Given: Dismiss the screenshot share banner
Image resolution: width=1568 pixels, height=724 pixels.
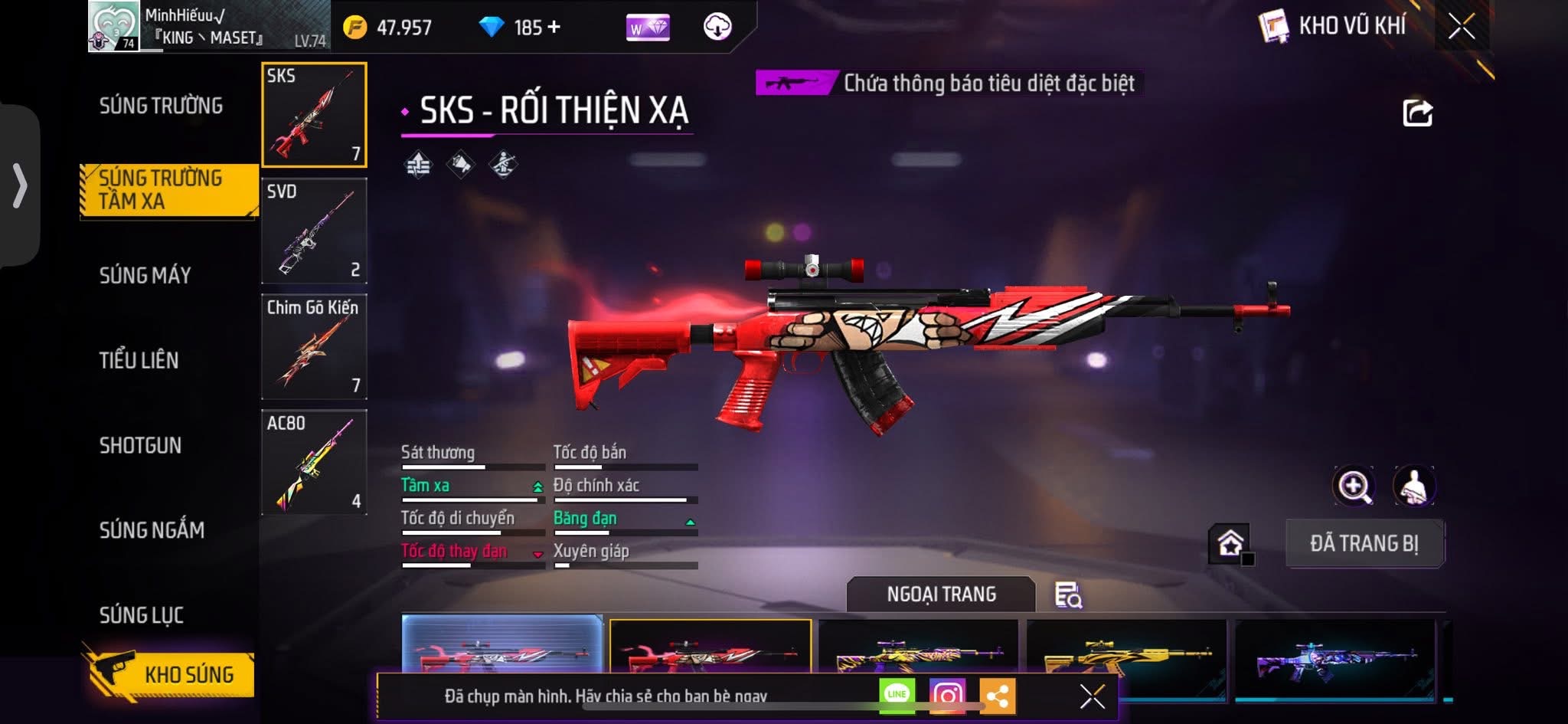Looking at the screenshot, I should point(1092,696).
